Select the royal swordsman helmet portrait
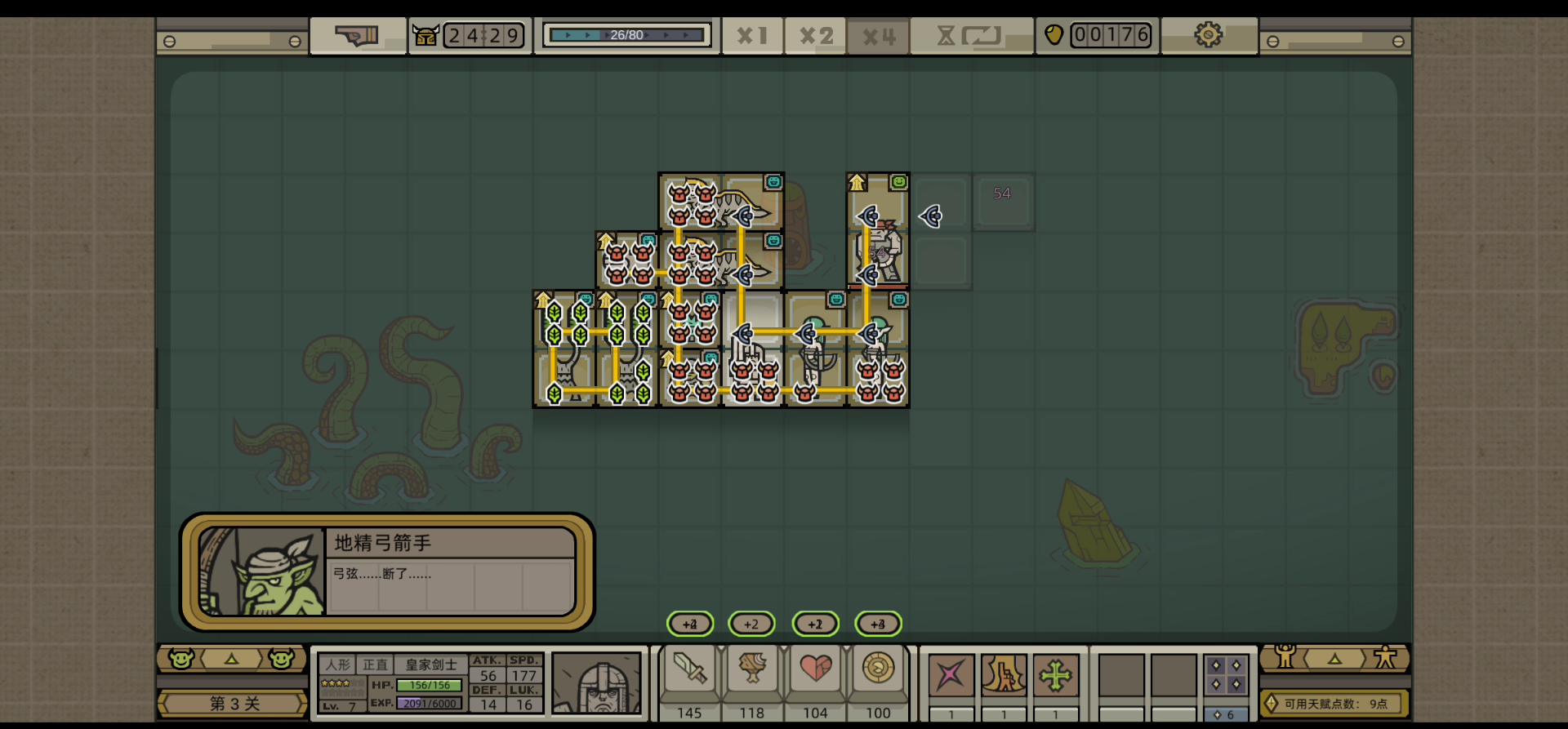The width and height of the screenshot is (1568, 729). pos(597,683)
